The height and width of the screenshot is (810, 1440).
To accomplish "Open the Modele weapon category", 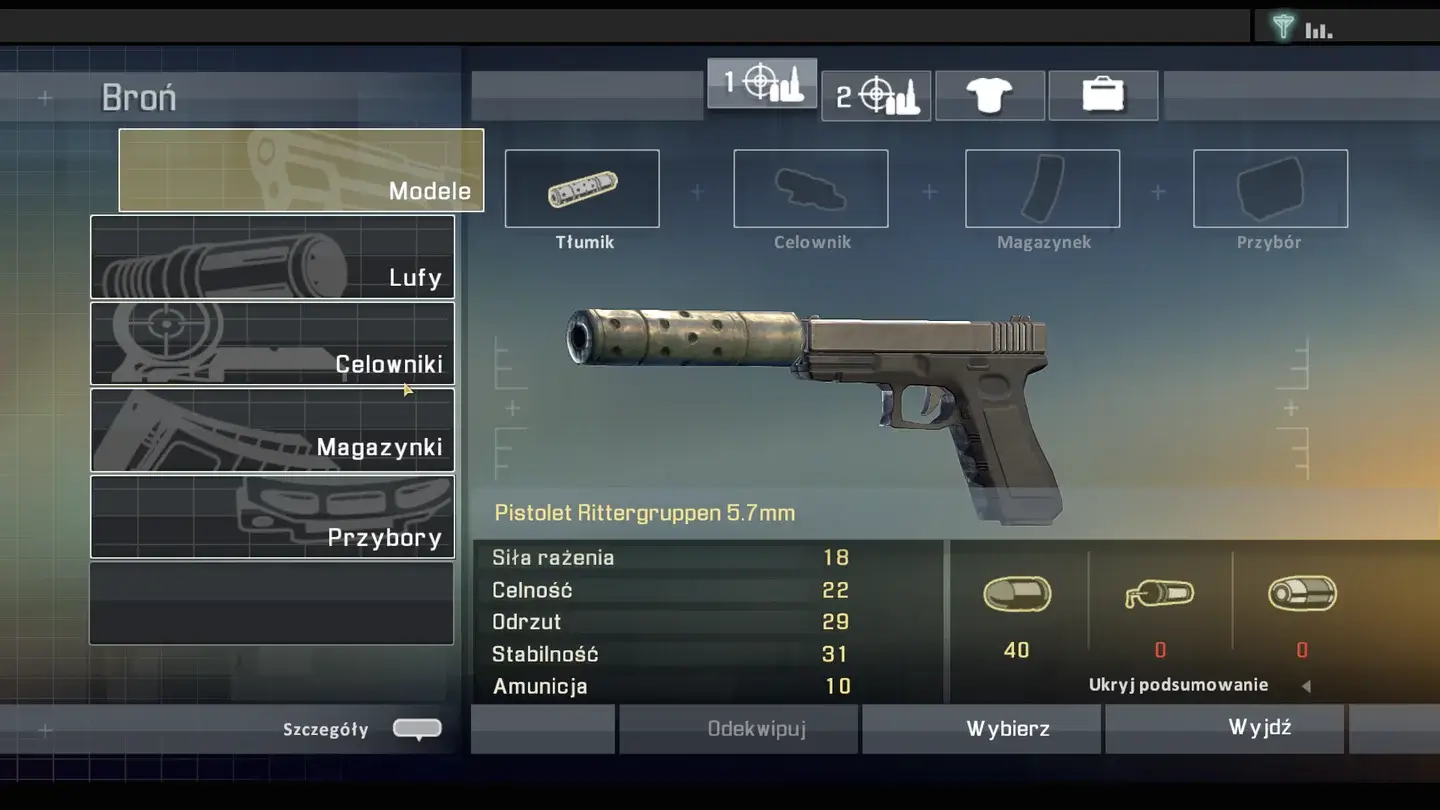I will point(301,170).
